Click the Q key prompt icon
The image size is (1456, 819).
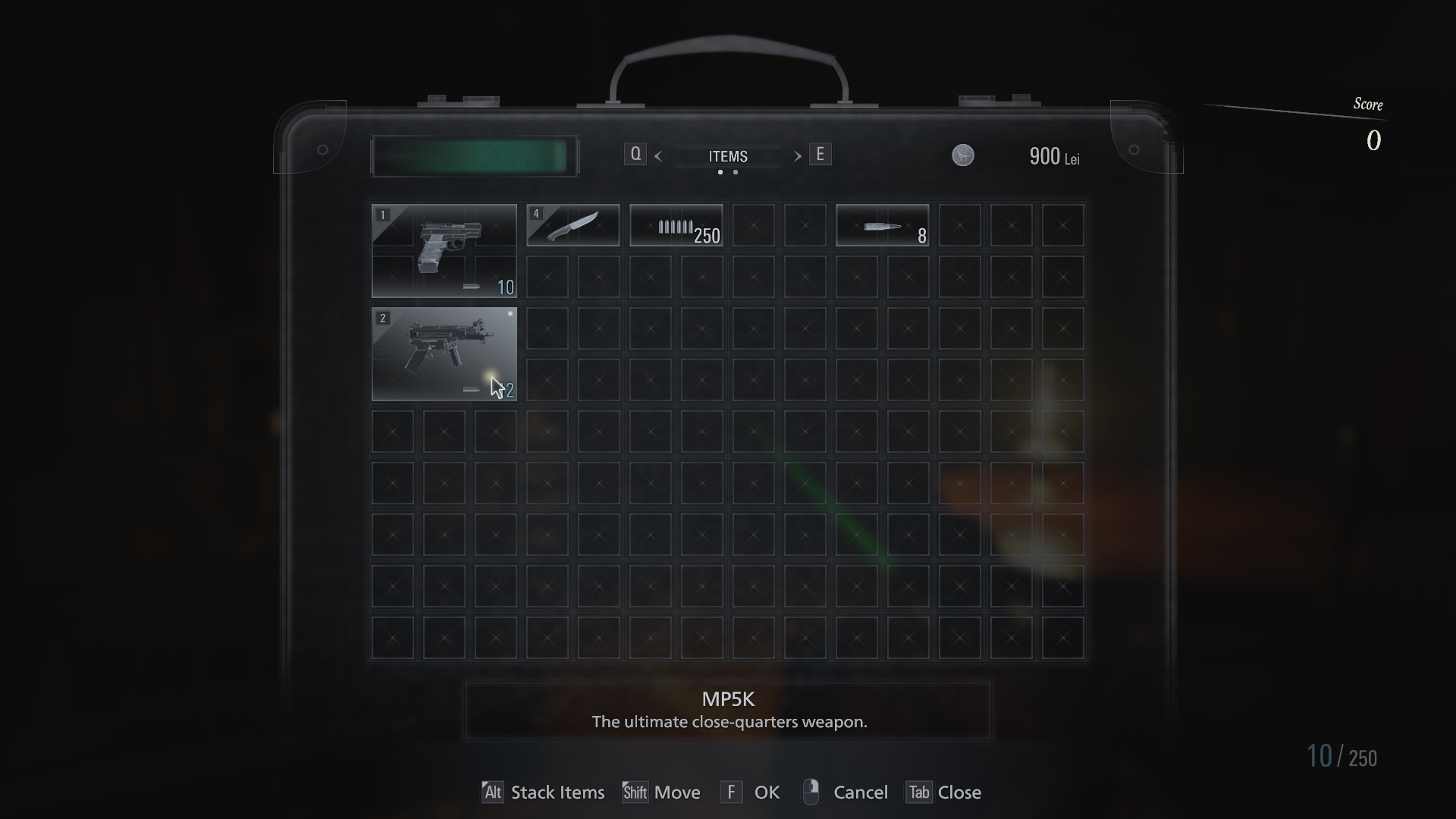(x=635, y=153)
